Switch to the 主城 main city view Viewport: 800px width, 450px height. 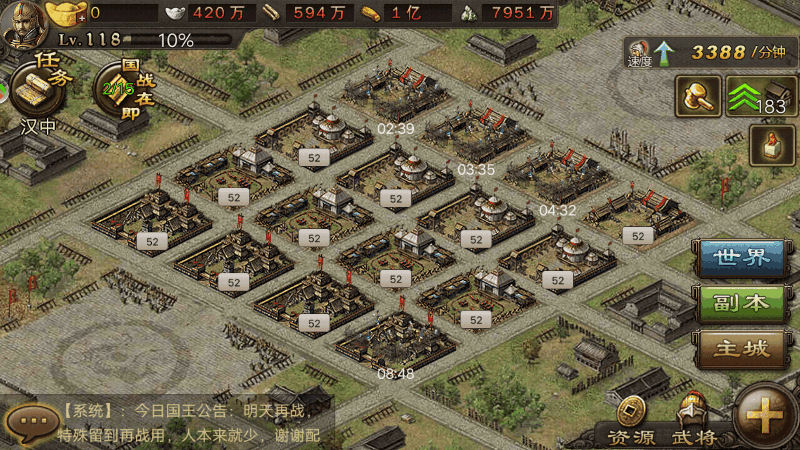(742, 349)
